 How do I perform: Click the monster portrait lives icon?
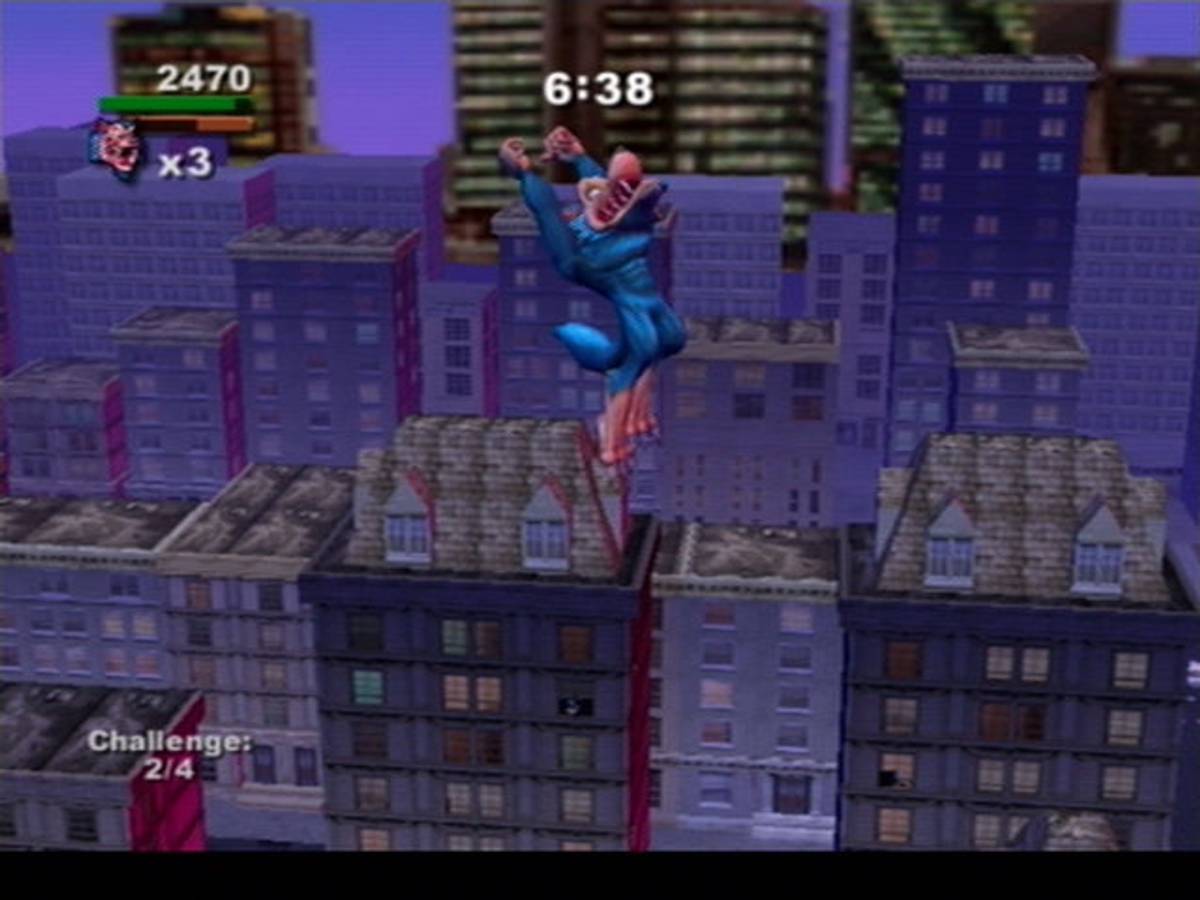click(x=116, y=150)
